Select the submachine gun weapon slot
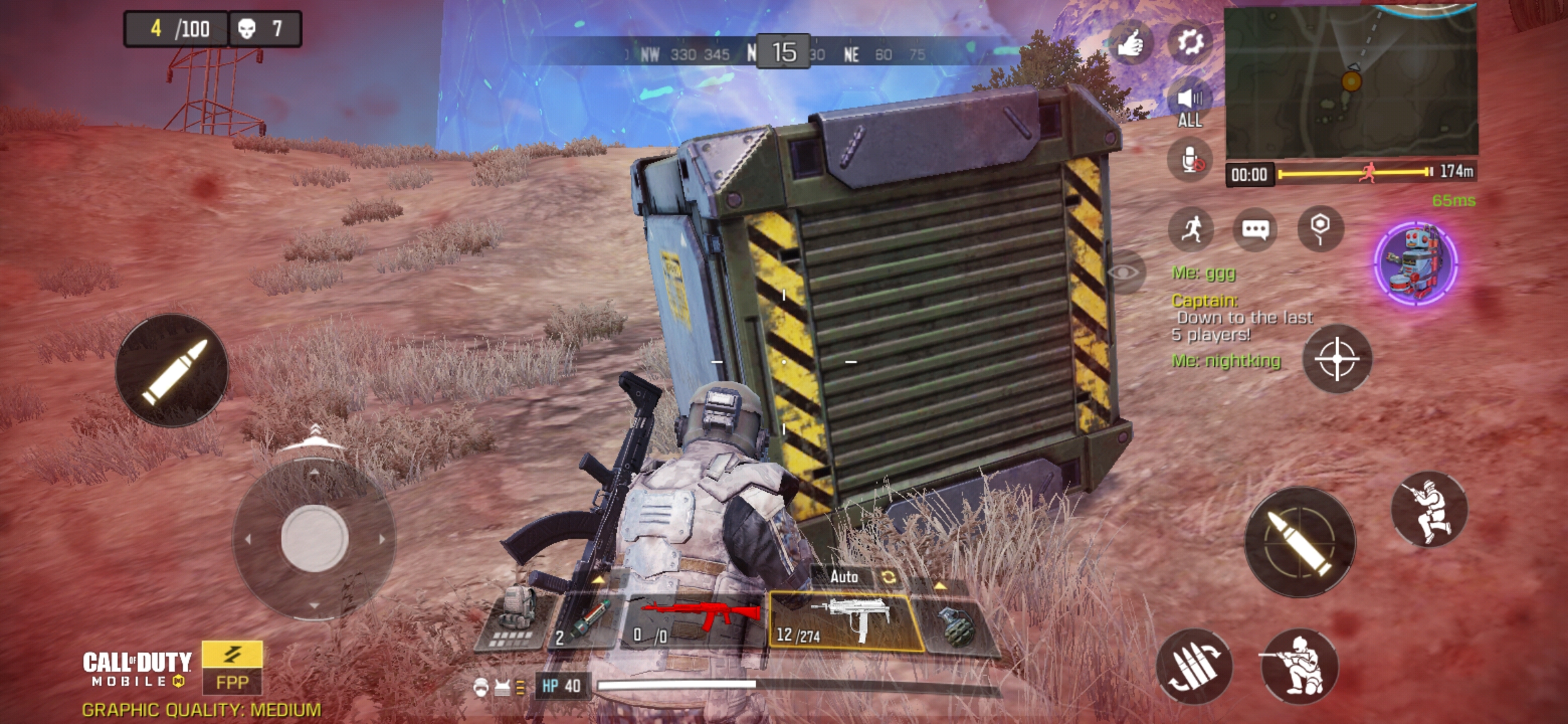The width and height of the screenshot is (1568, 724). coord(844,621)
